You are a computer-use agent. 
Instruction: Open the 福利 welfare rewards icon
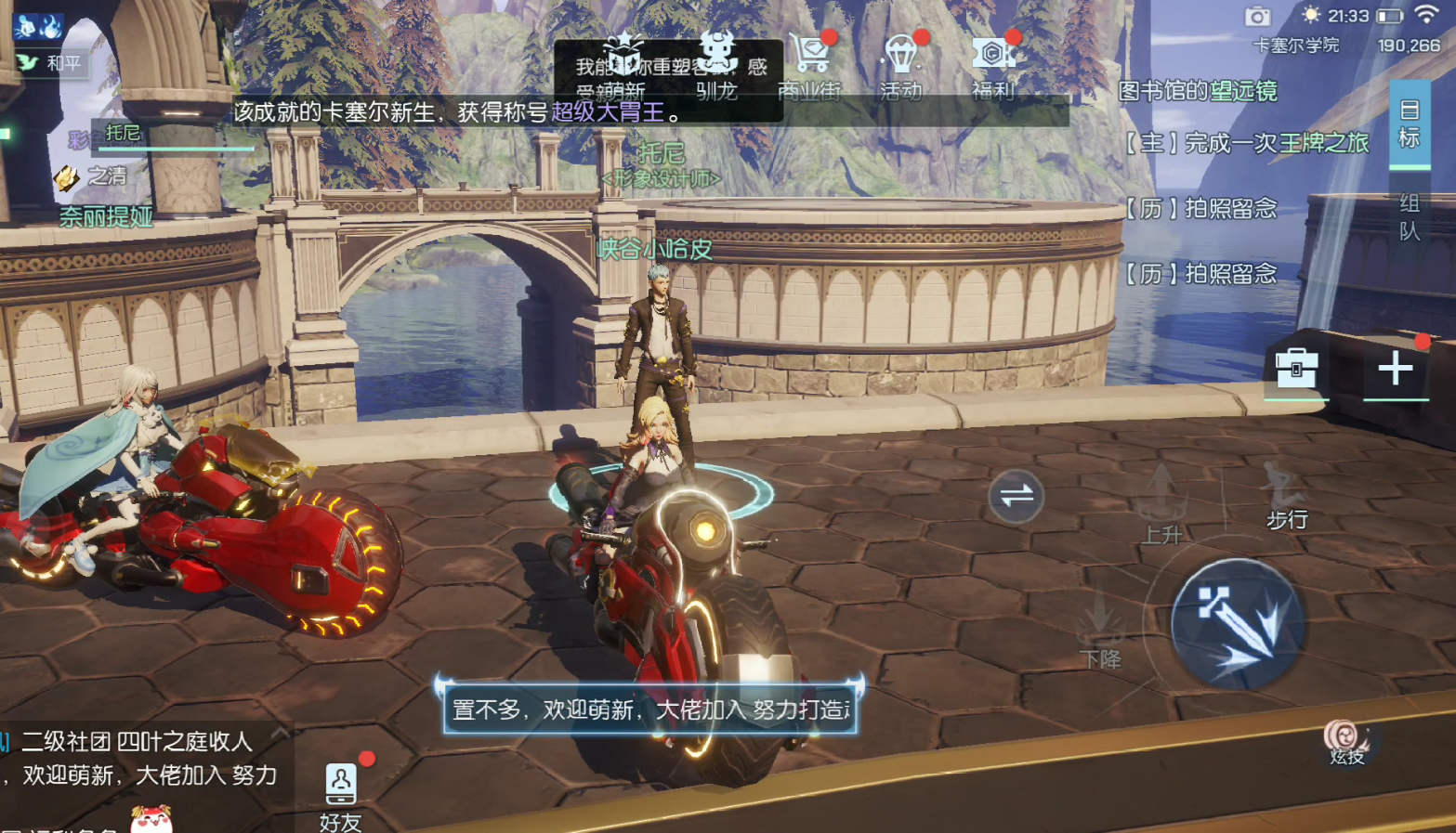(992, 61)
